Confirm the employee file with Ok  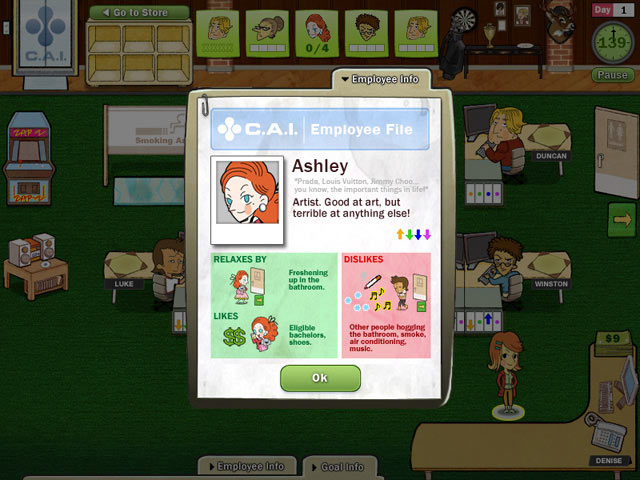point(320,378)
